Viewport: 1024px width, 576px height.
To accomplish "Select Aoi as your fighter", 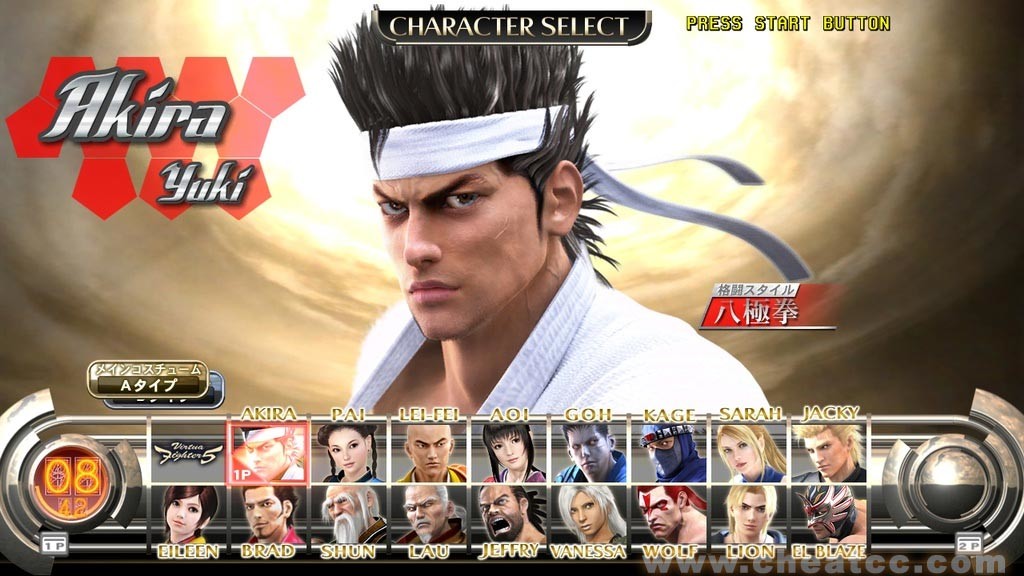I will (509, 452).
